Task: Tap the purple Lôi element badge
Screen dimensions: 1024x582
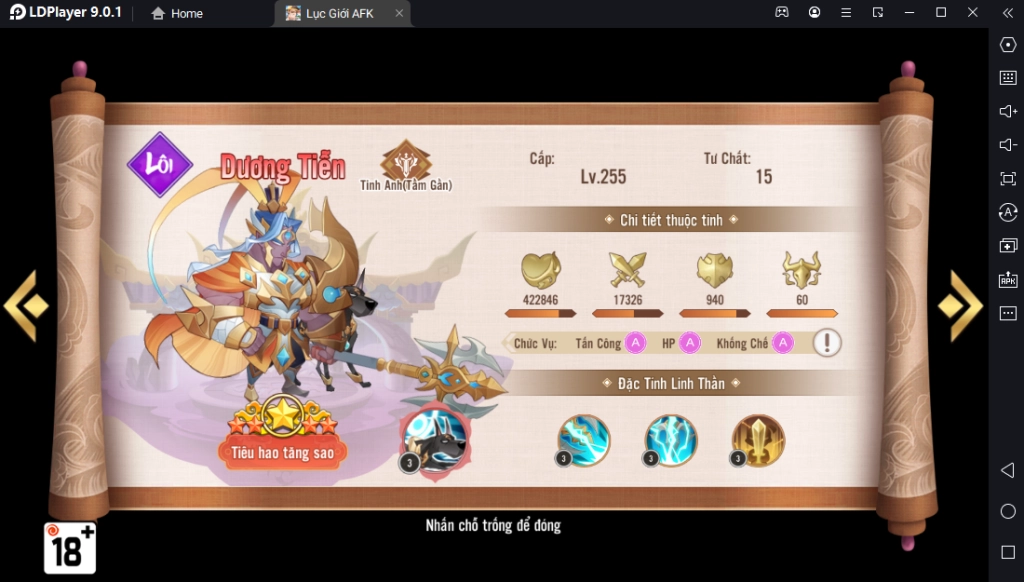Action: [160, 164]
